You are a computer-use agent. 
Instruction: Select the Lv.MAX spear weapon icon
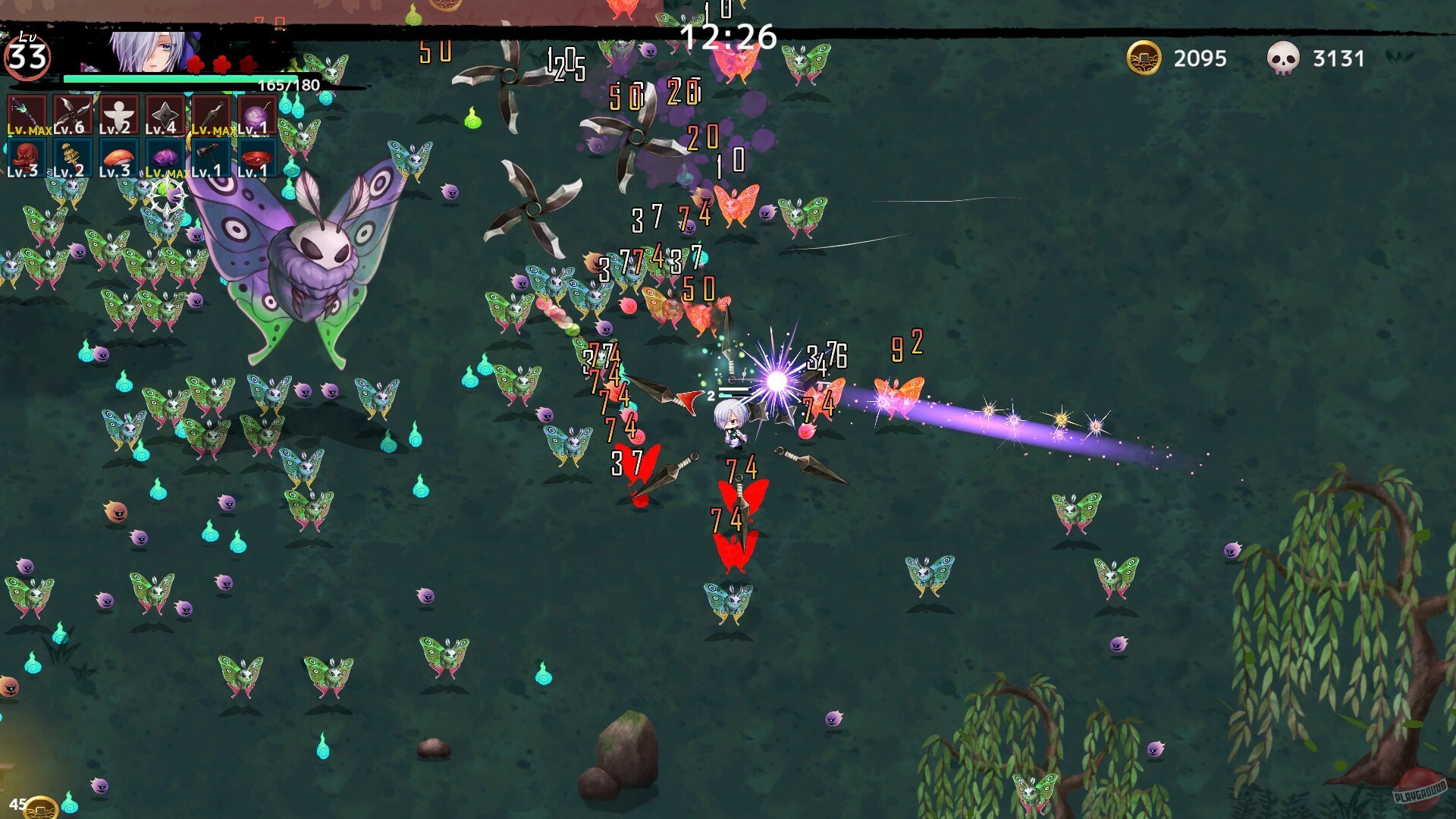27,114
